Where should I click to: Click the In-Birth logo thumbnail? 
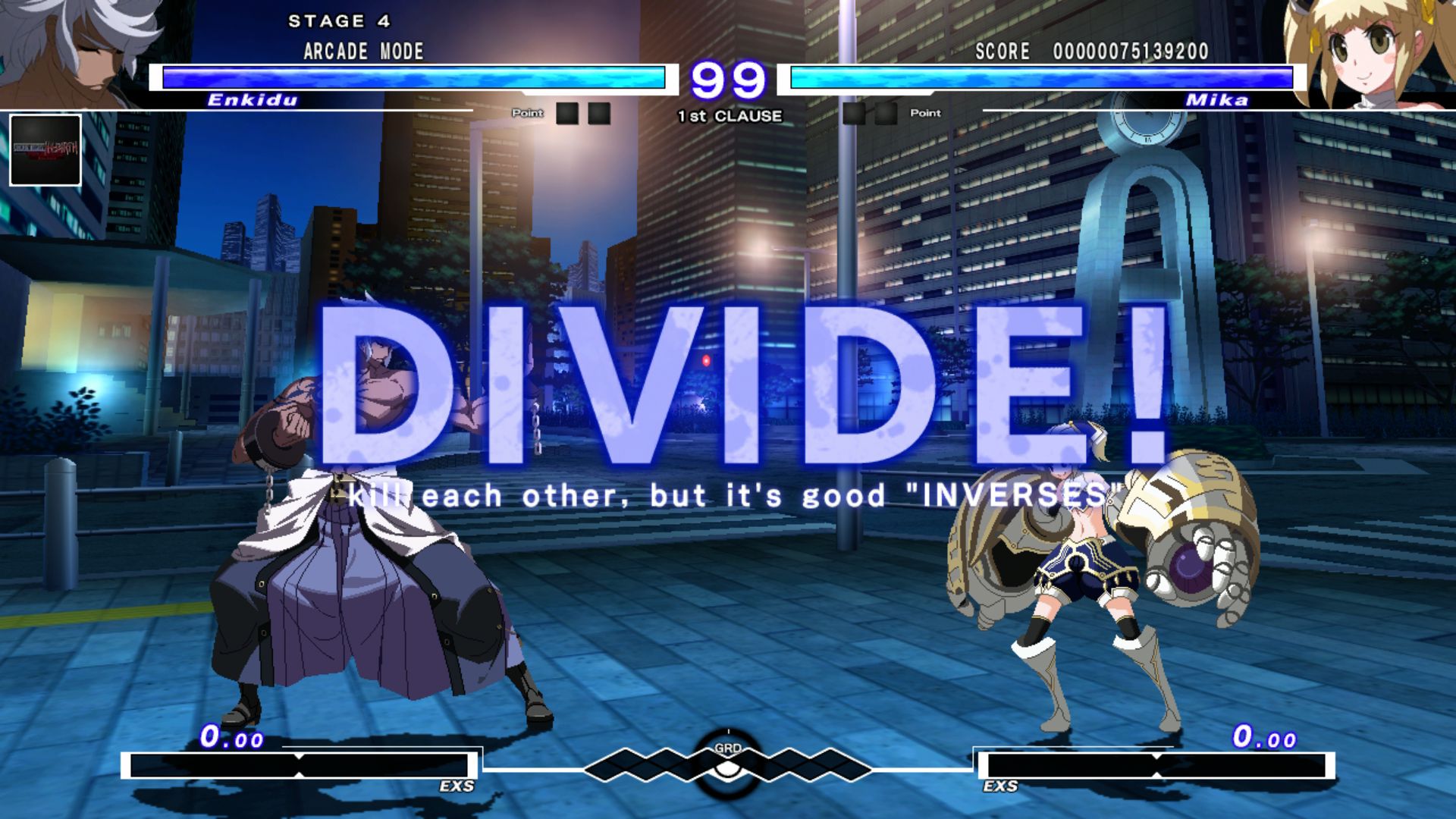coord(45,152)
